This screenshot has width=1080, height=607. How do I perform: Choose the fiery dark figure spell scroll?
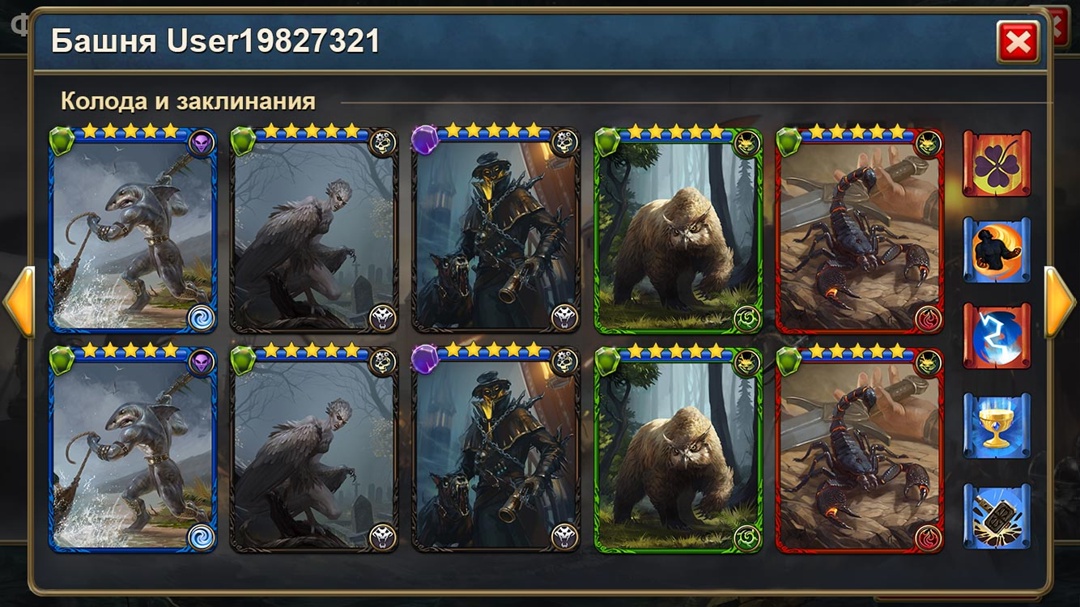click(996, 250)
